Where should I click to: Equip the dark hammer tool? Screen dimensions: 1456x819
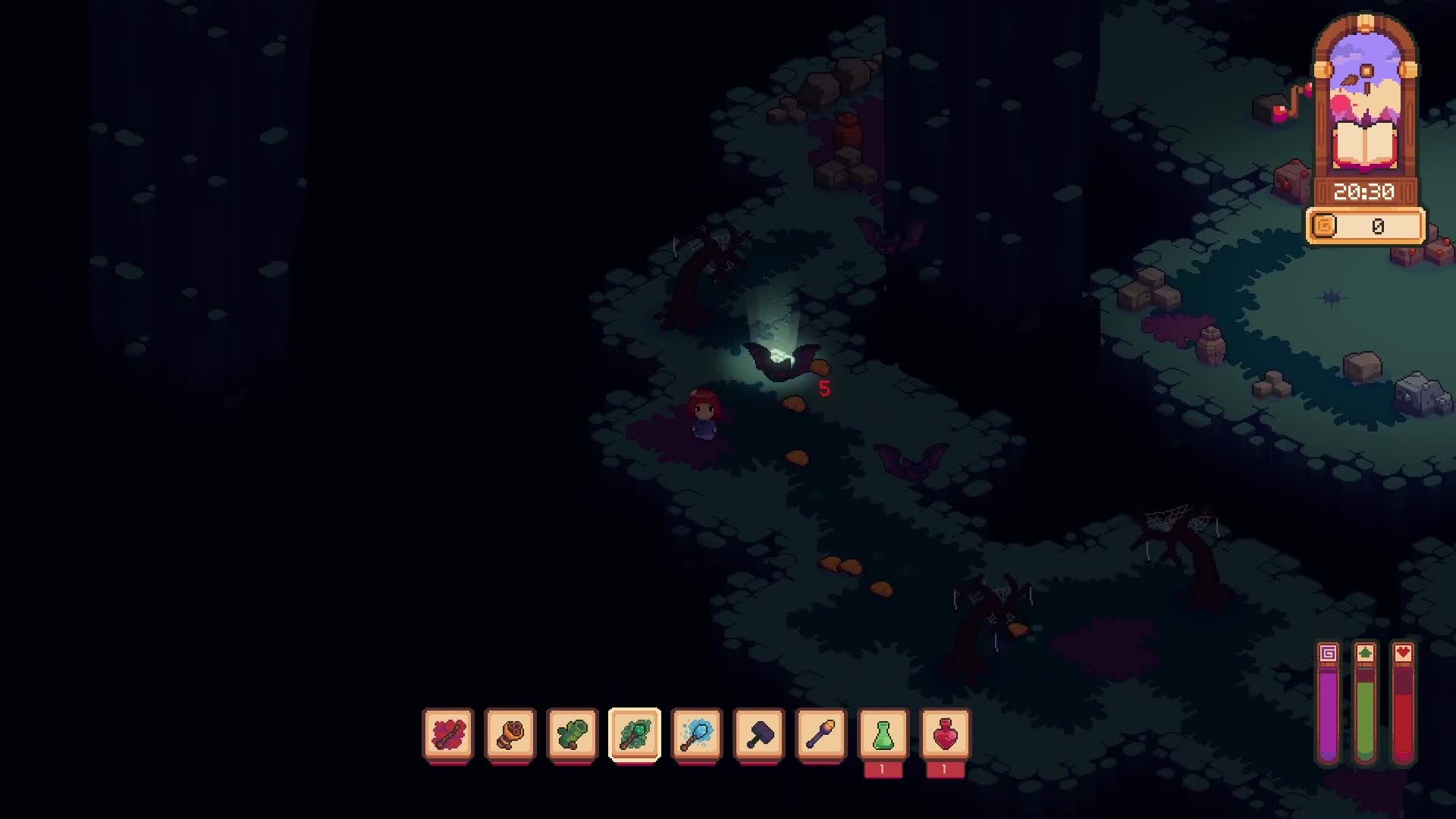[x=759, y=734]
